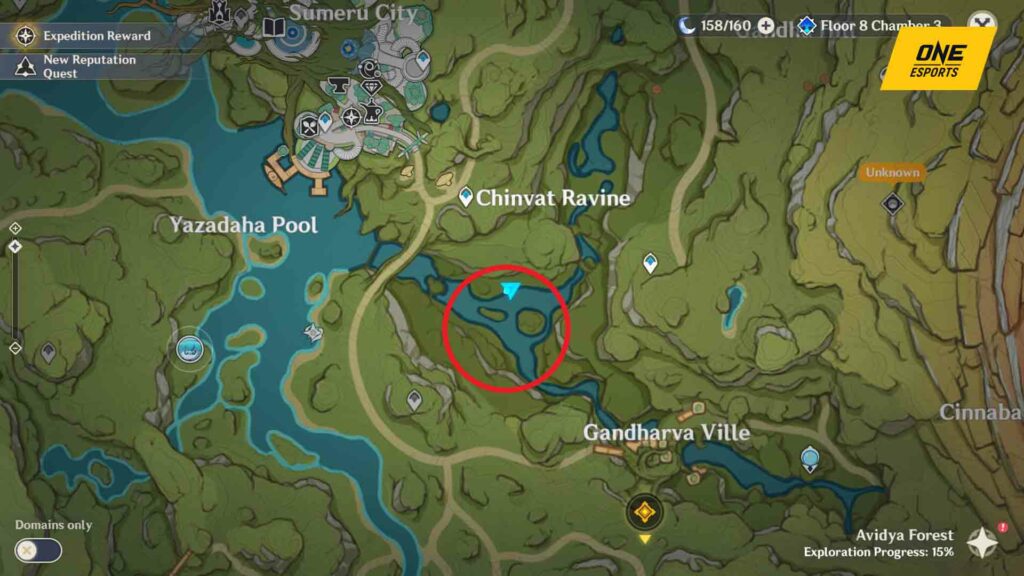1024x576 pixels.
Task: Open Avidya Forest exploration progress star icon
Action: 983,543
